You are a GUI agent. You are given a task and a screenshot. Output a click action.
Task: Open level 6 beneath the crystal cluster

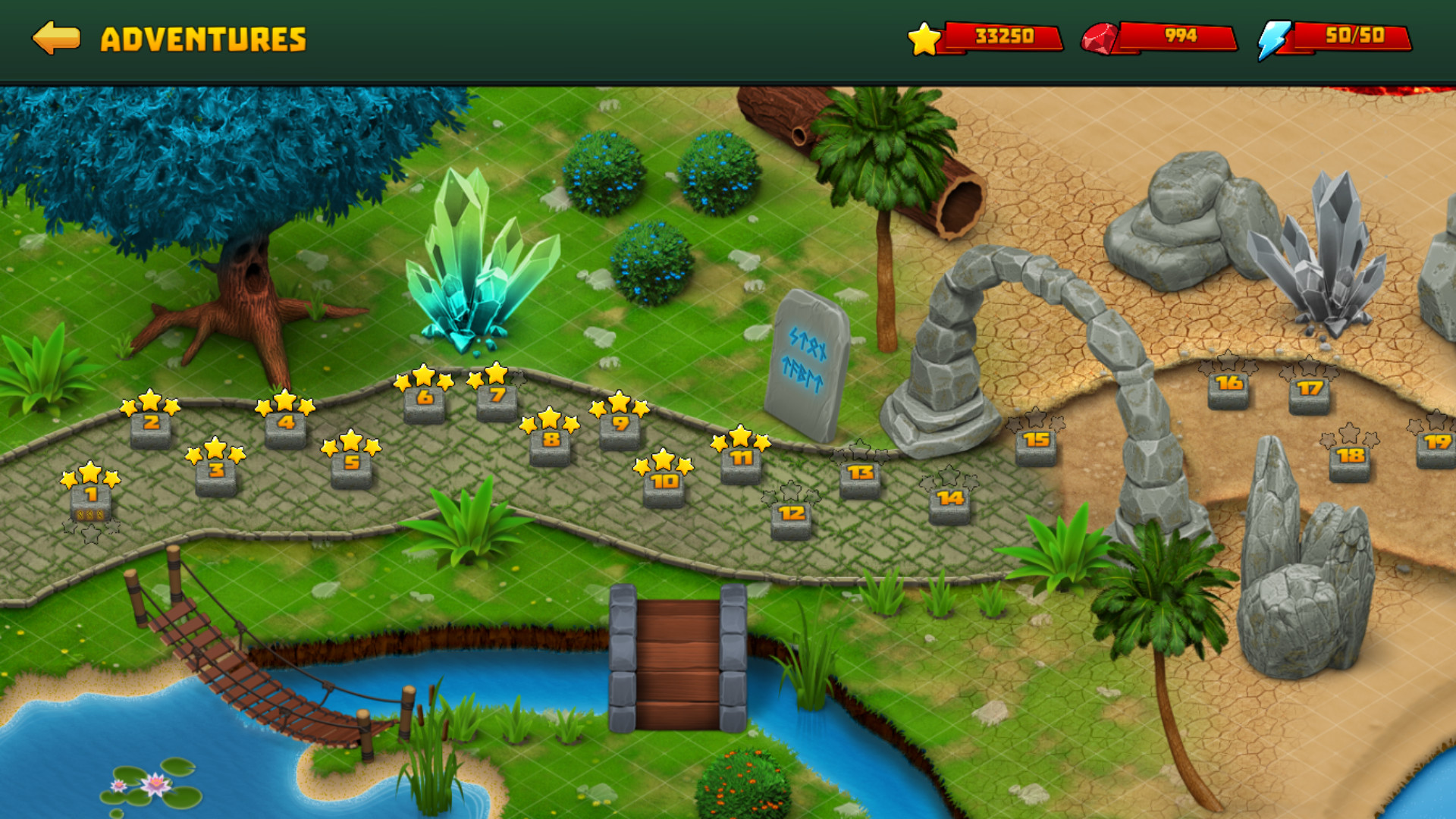coord(424,396)
